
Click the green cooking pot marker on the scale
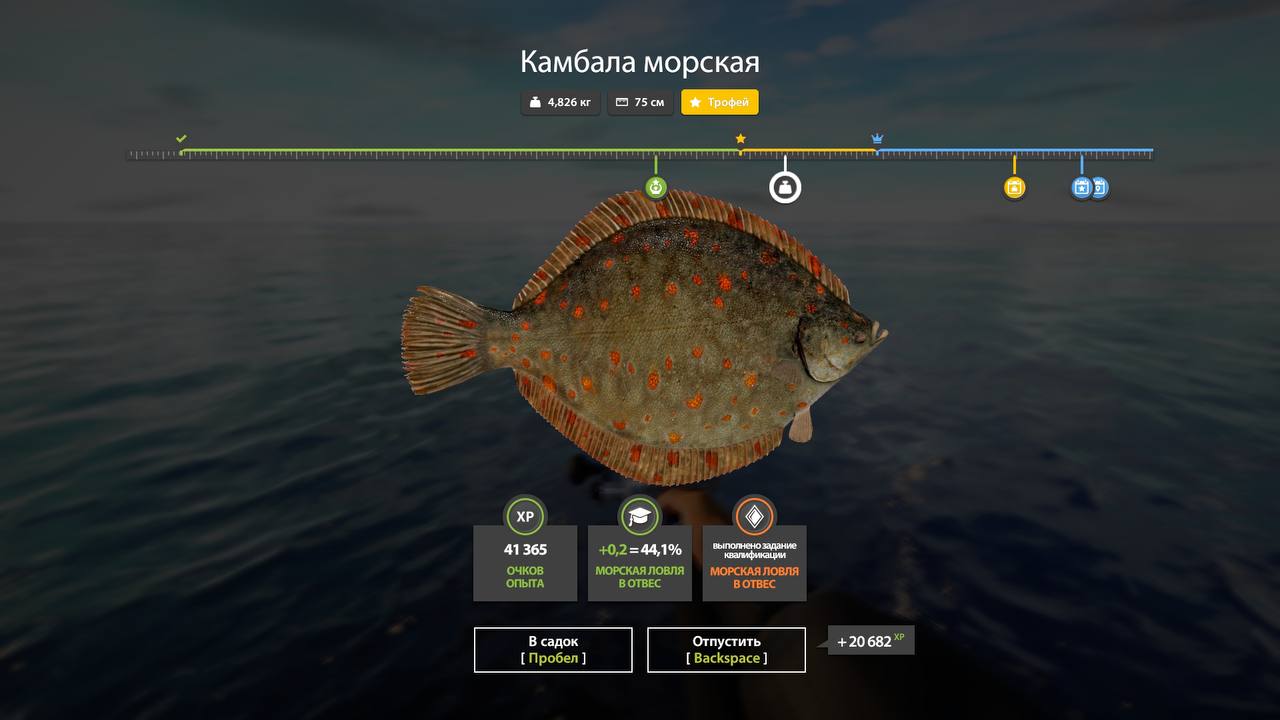click(656, 186)
